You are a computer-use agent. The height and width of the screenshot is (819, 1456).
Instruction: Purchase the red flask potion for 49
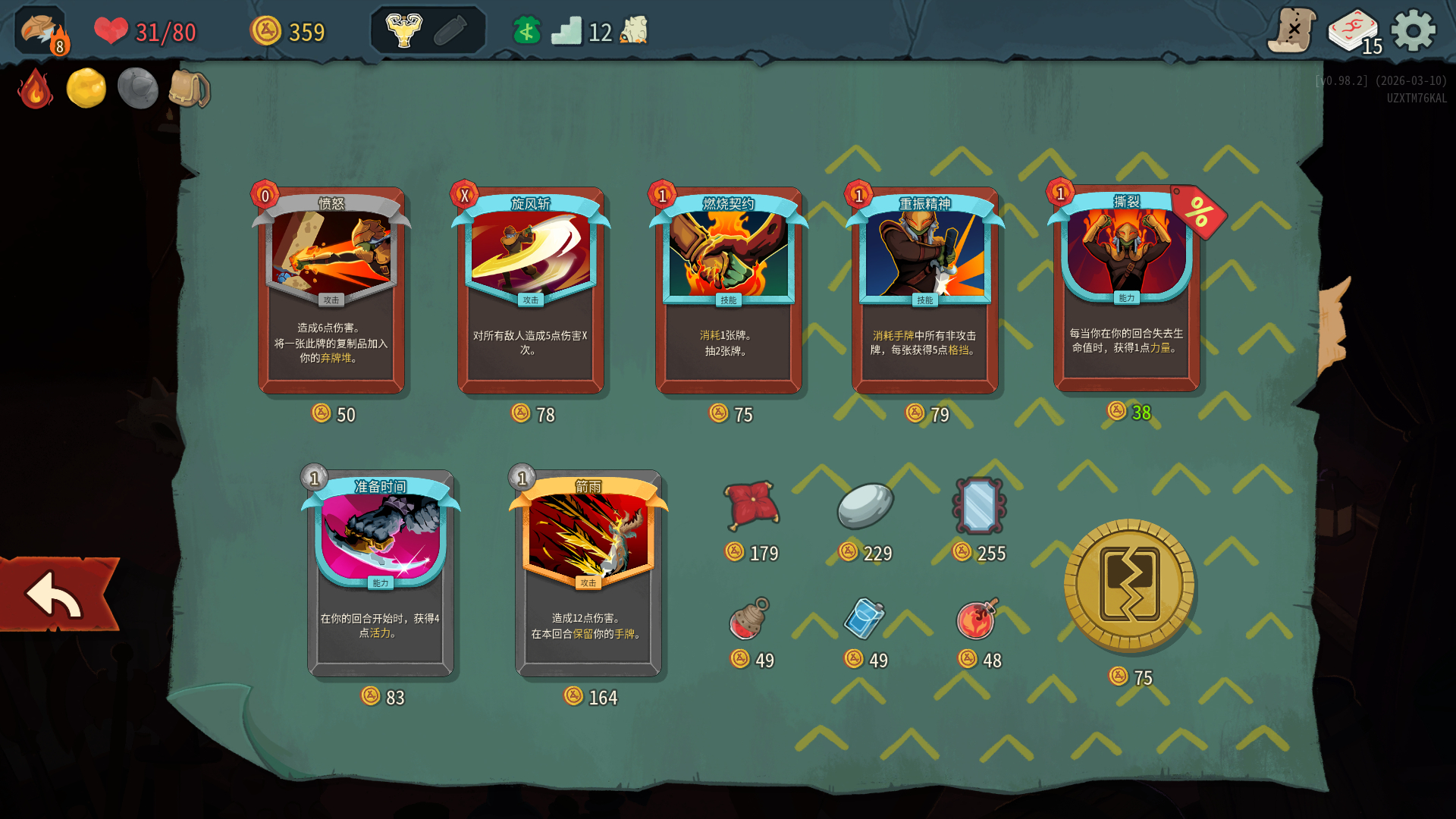[750, 619]
